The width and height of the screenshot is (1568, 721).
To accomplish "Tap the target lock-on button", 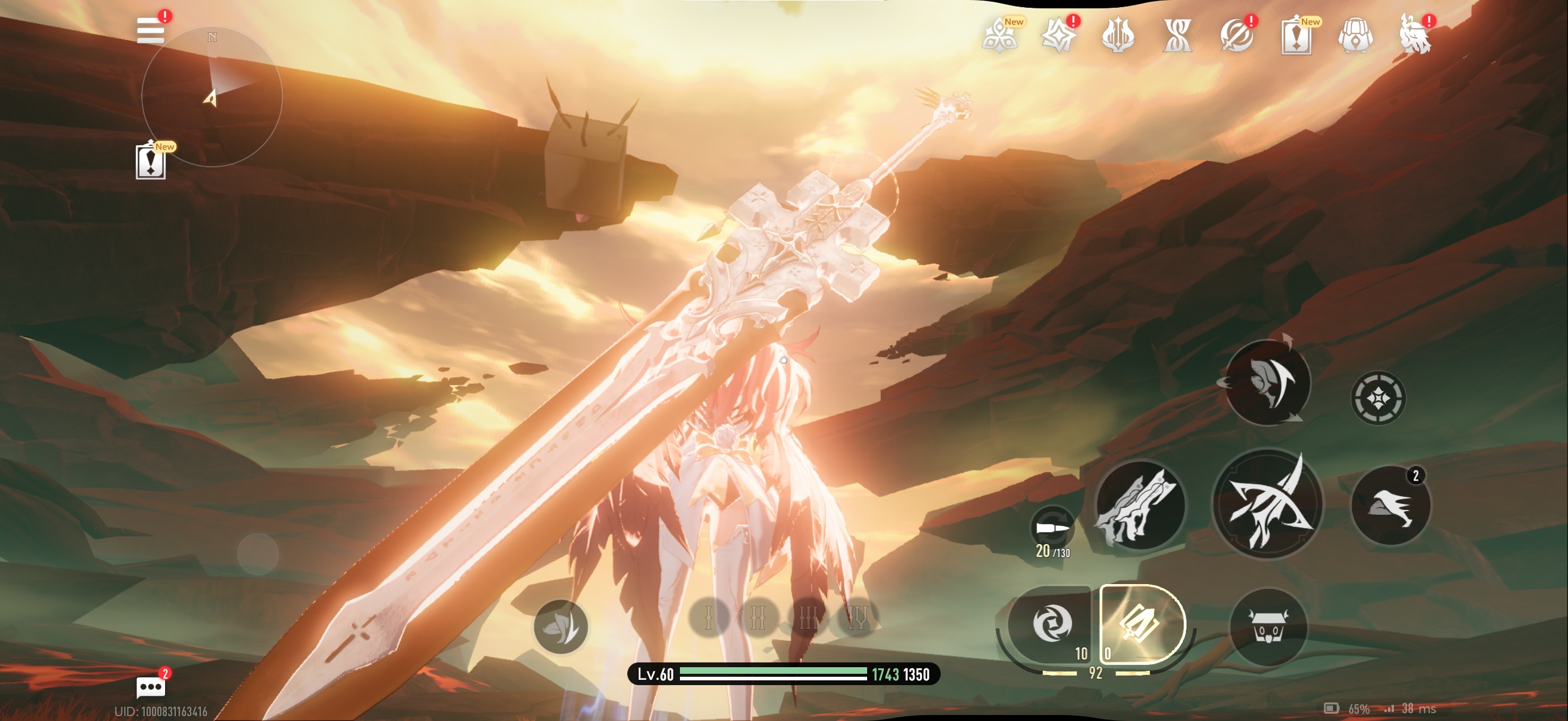I will 1378,398.
